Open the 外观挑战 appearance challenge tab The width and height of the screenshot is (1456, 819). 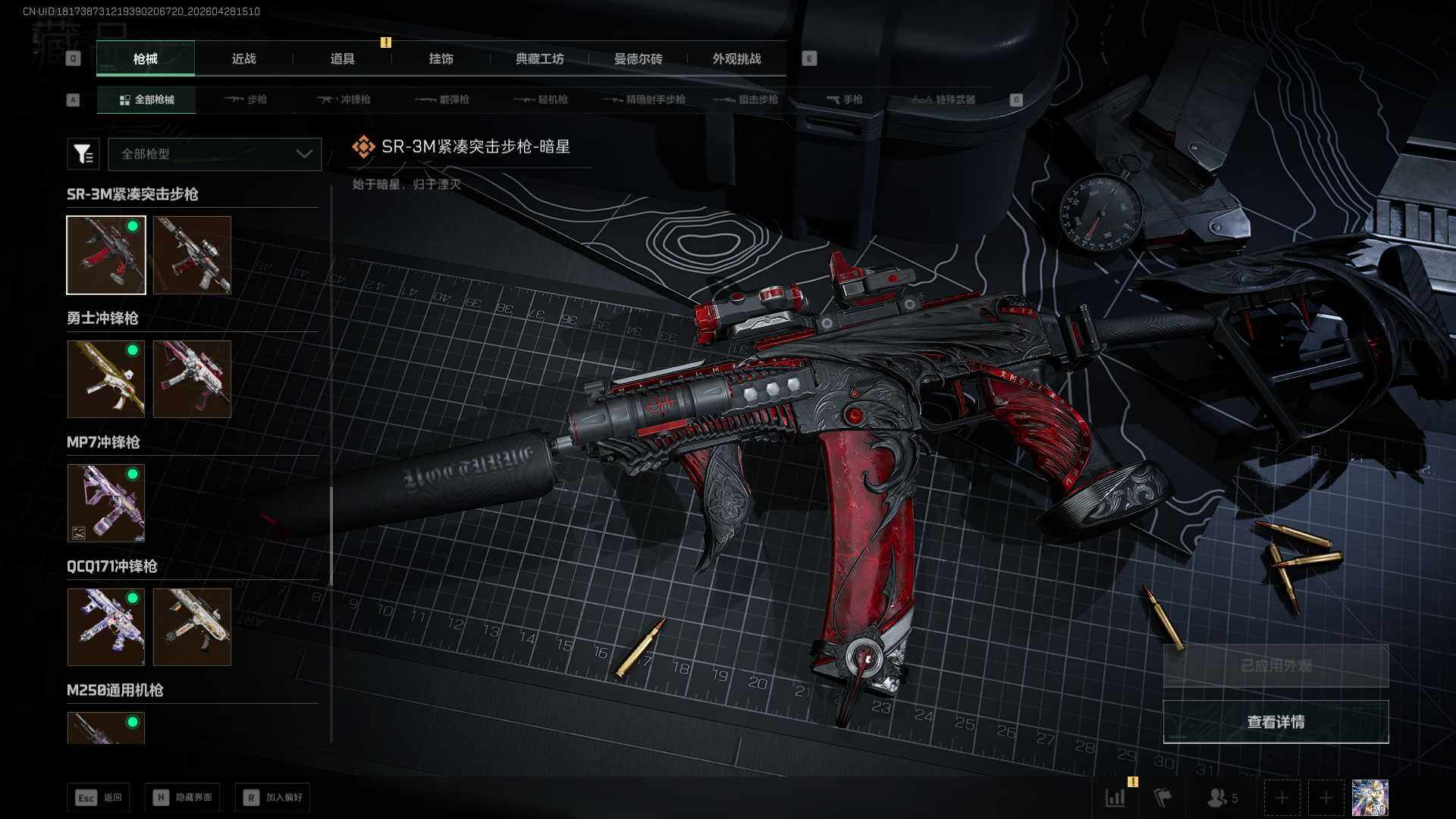tap(736, 58)
